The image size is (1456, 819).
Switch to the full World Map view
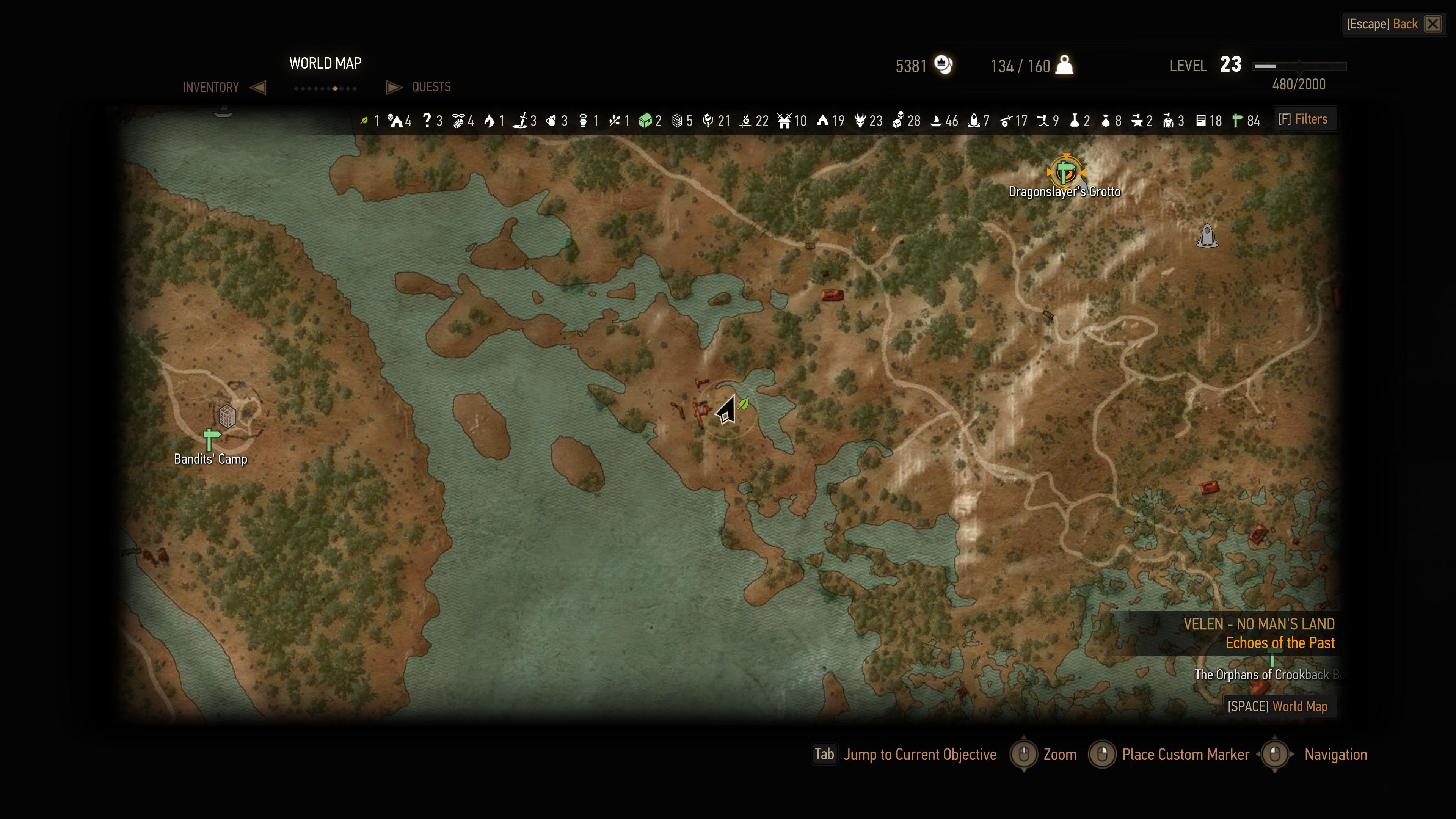[1277, 706]
